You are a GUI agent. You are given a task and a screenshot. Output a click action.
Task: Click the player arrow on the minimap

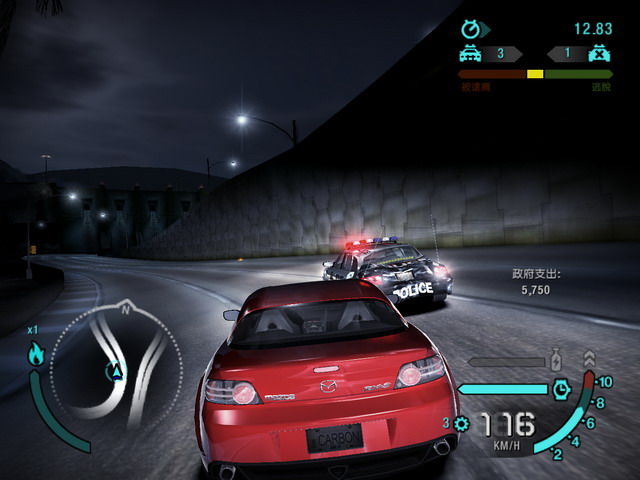[x=117, y=372]
